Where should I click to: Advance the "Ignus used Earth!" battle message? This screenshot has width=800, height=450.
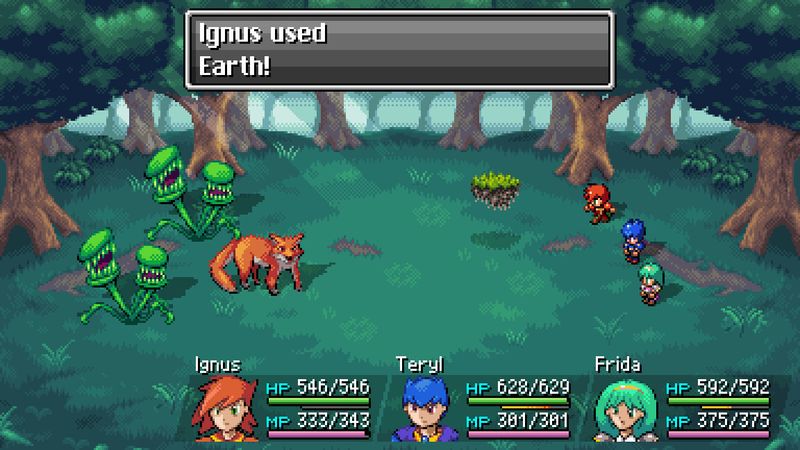coord(398,49)
